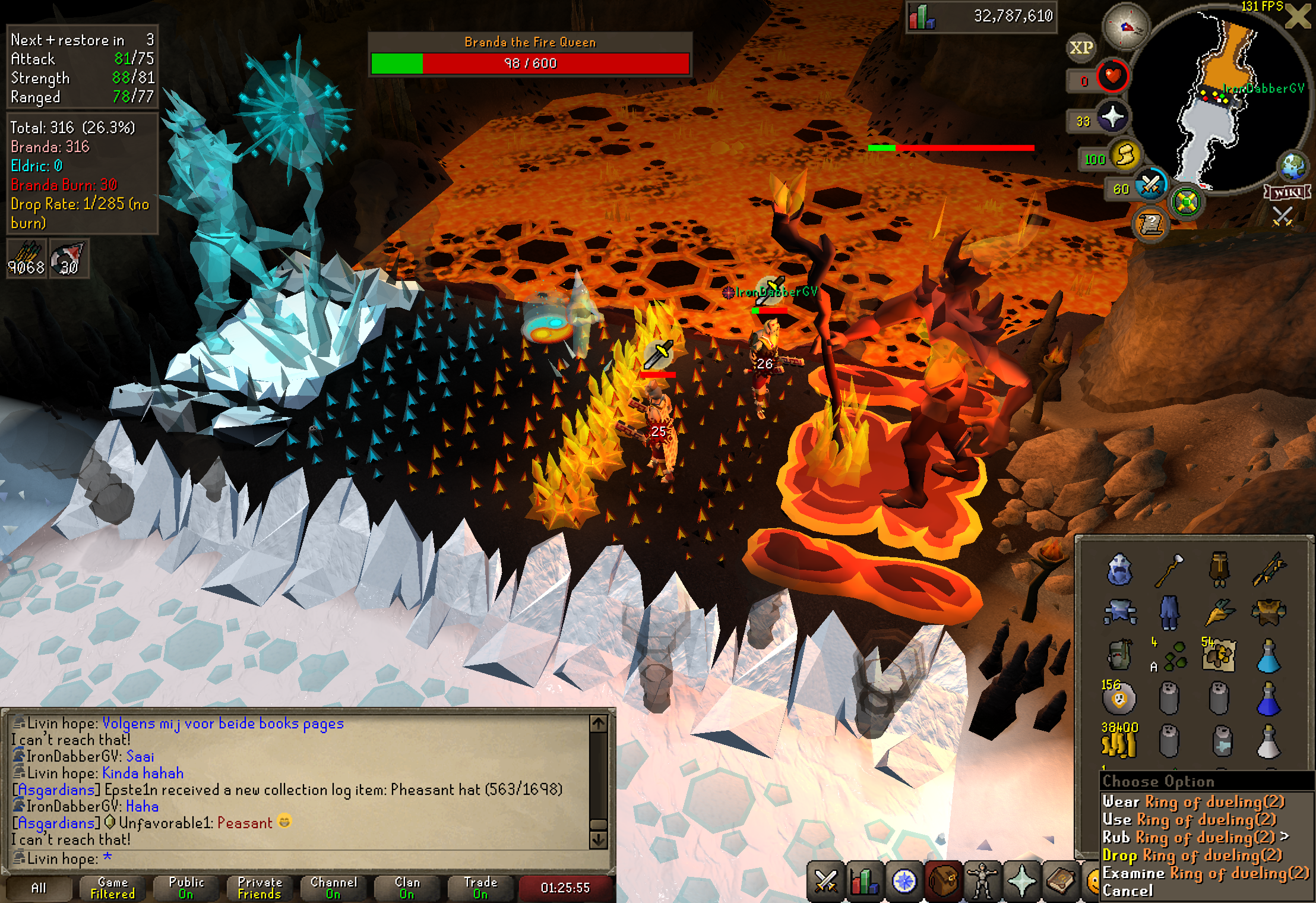The height and width of the screenshot is (903, 1316).
Task: Open the Worn Equipment tab
Action: coord(982,882)
